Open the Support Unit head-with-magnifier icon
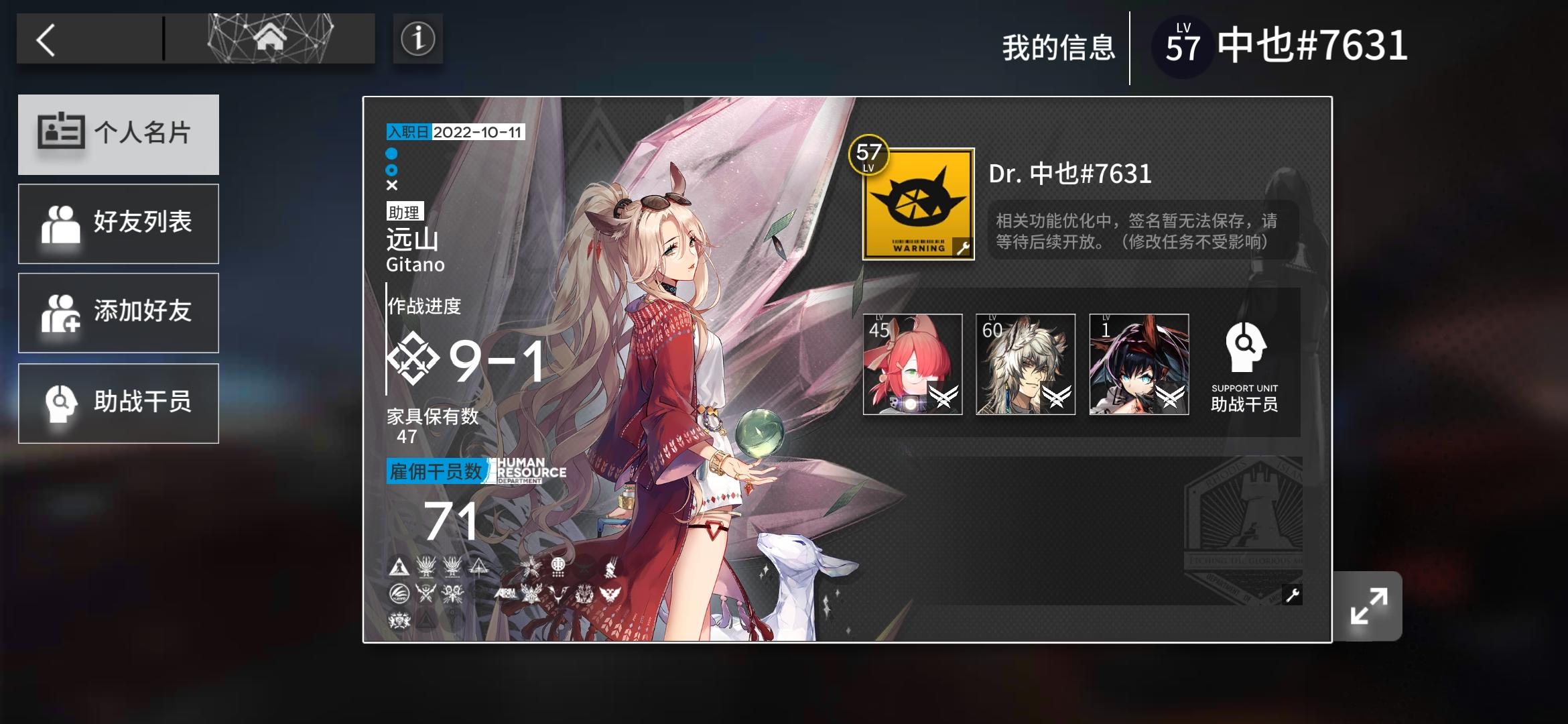 (1245, 347)
